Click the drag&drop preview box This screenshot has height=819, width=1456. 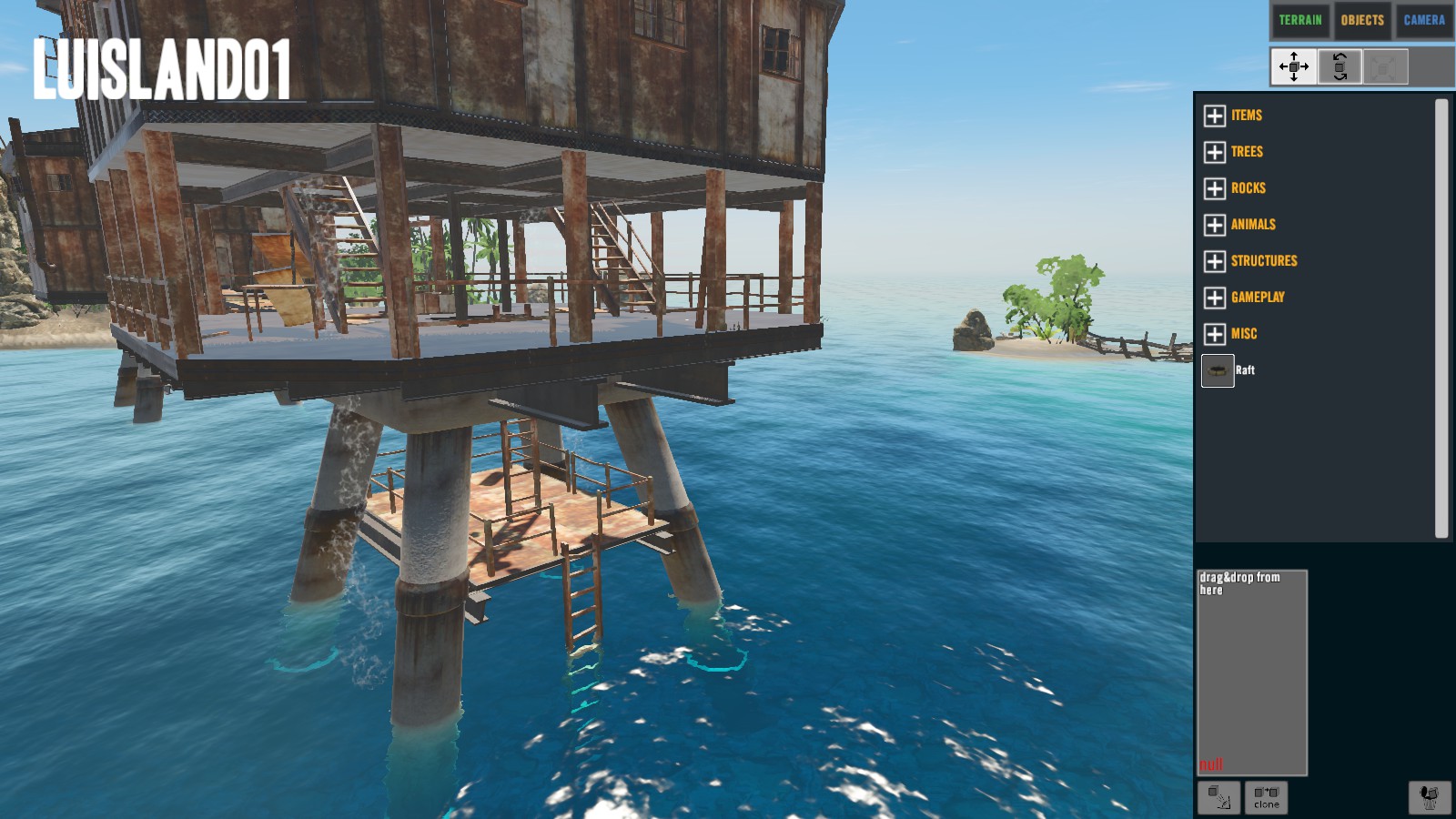coord(1251,672)
